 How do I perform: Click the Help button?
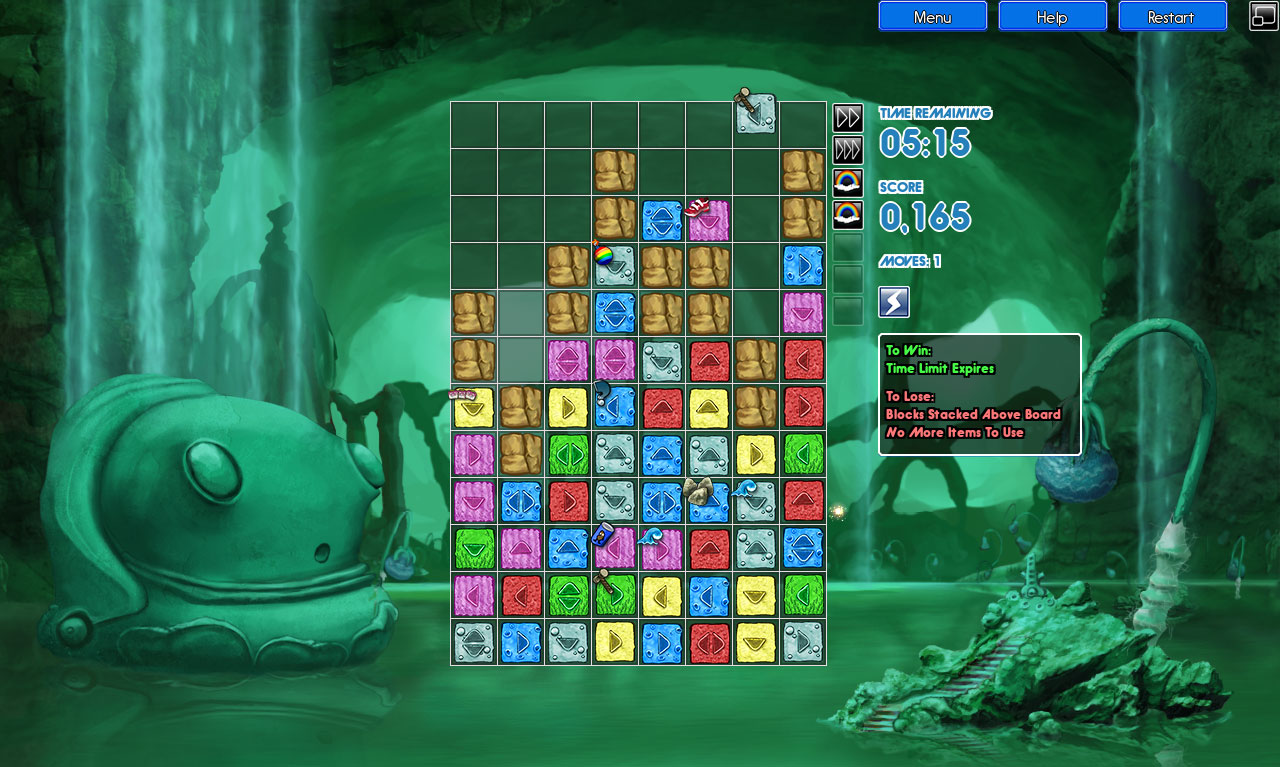click(x=1052, y=16)
